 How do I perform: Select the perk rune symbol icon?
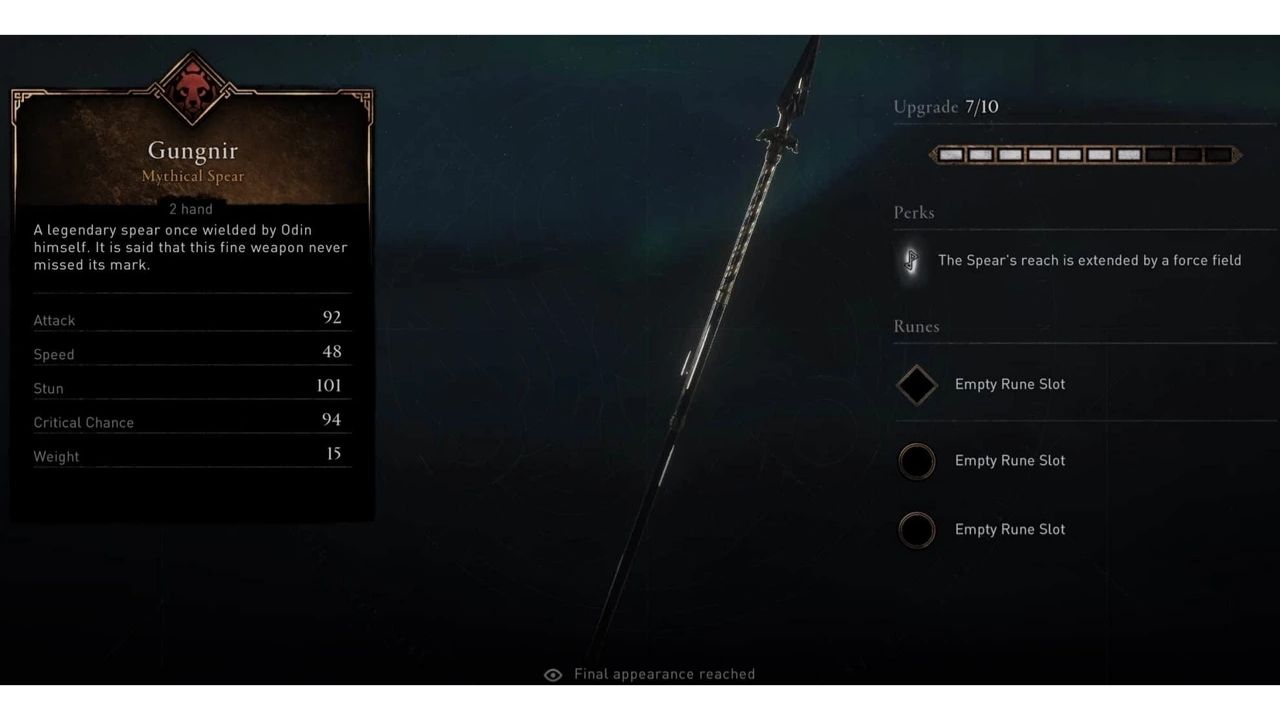point(913,260)
